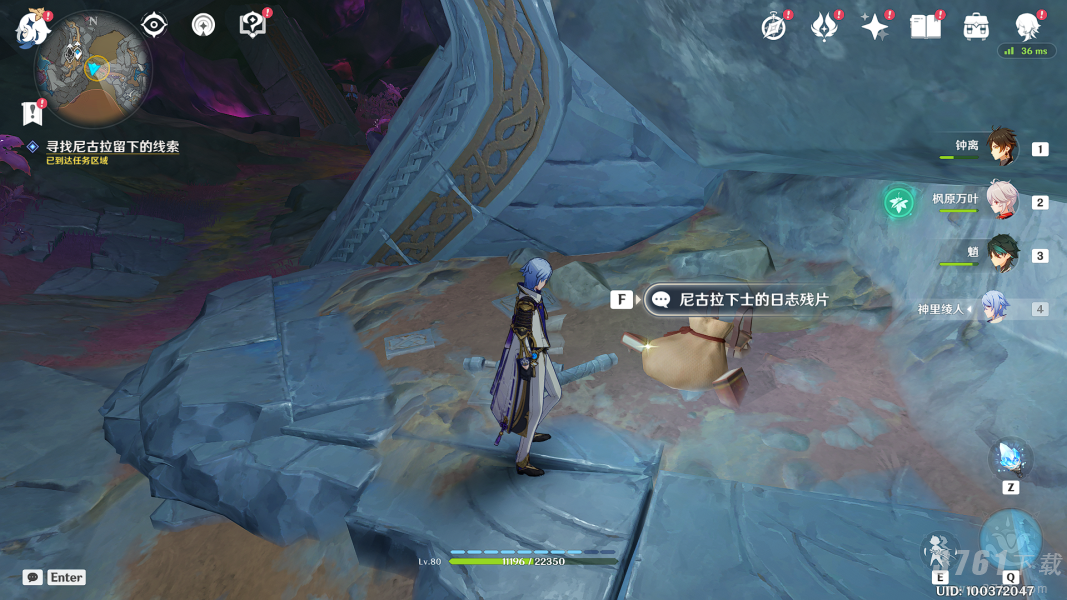Switch to party member 魈
Viewport: 1067px width, 600px height.
click(1001, 254)
